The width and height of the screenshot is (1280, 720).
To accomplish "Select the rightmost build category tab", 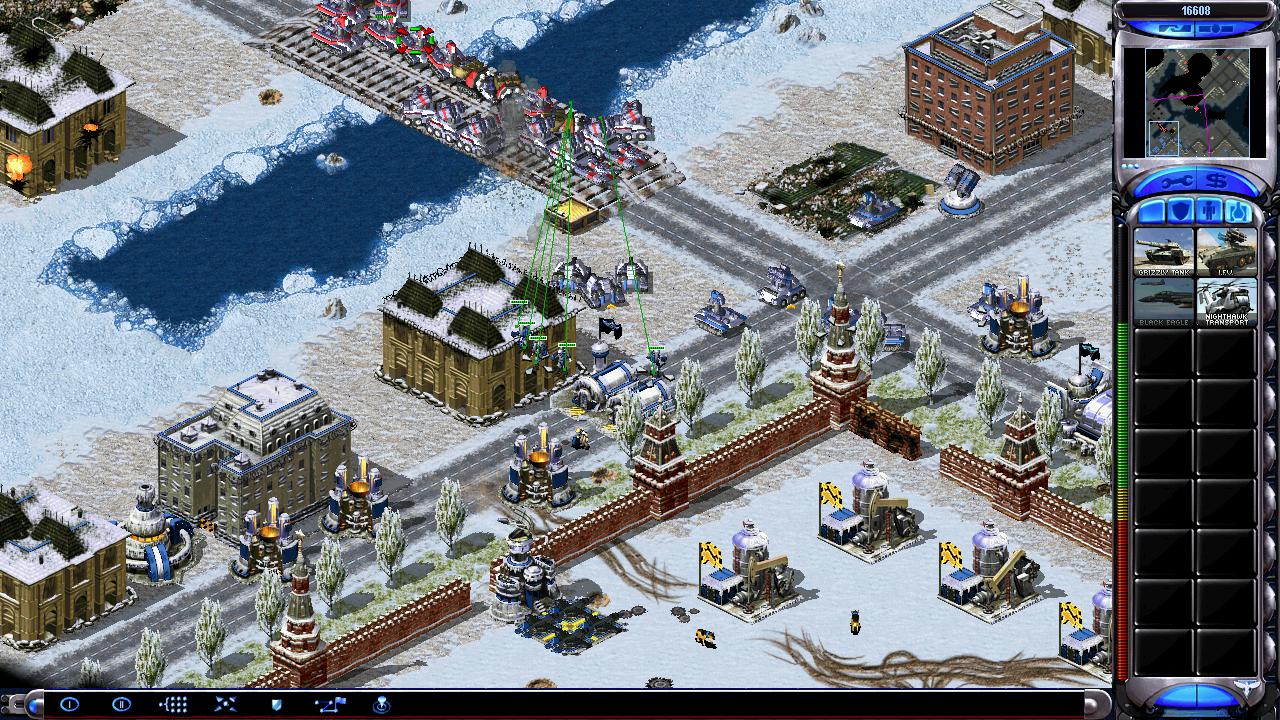I will coord(1238,212).
